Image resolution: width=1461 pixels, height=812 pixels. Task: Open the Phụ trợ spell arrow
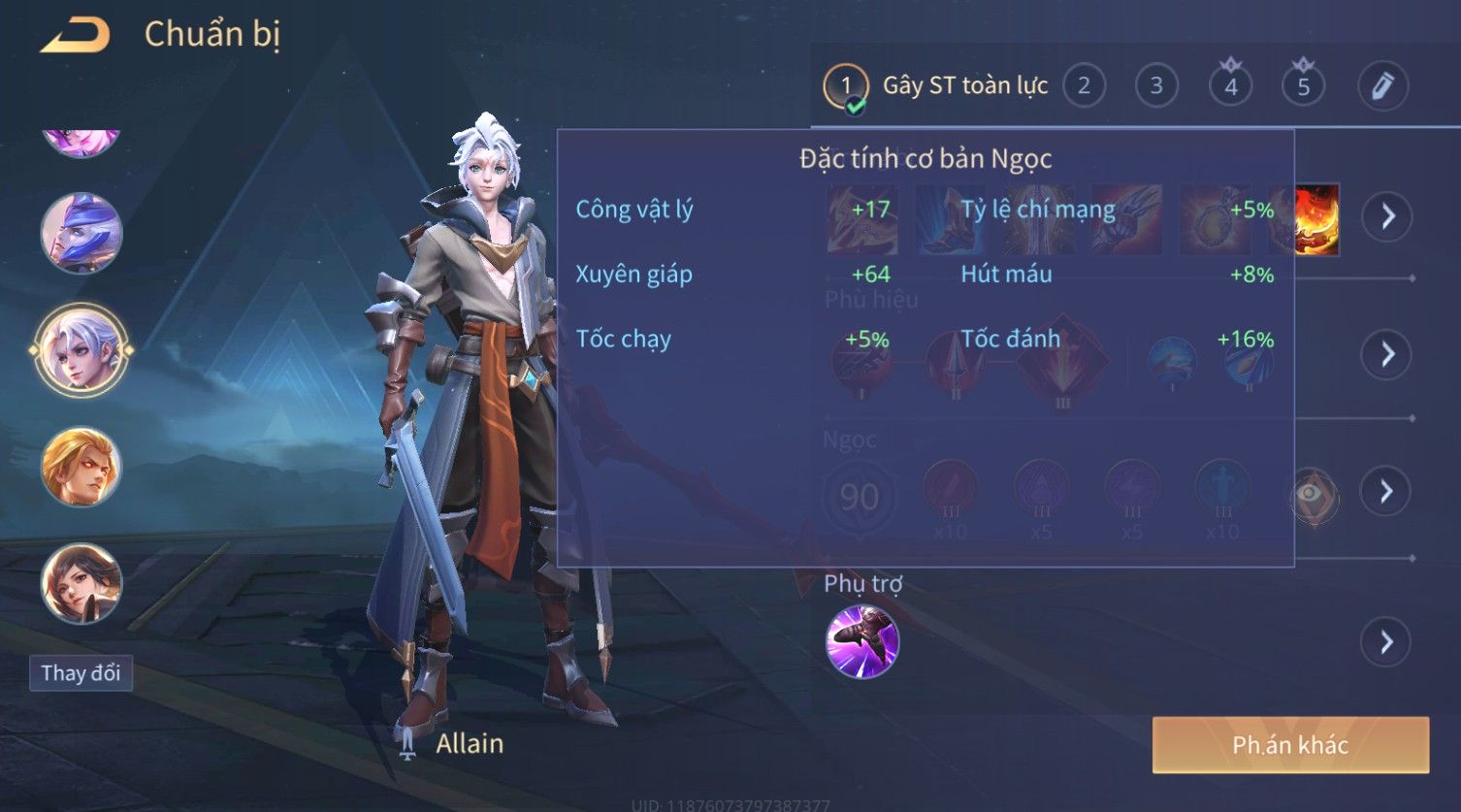pos(1387,641)
